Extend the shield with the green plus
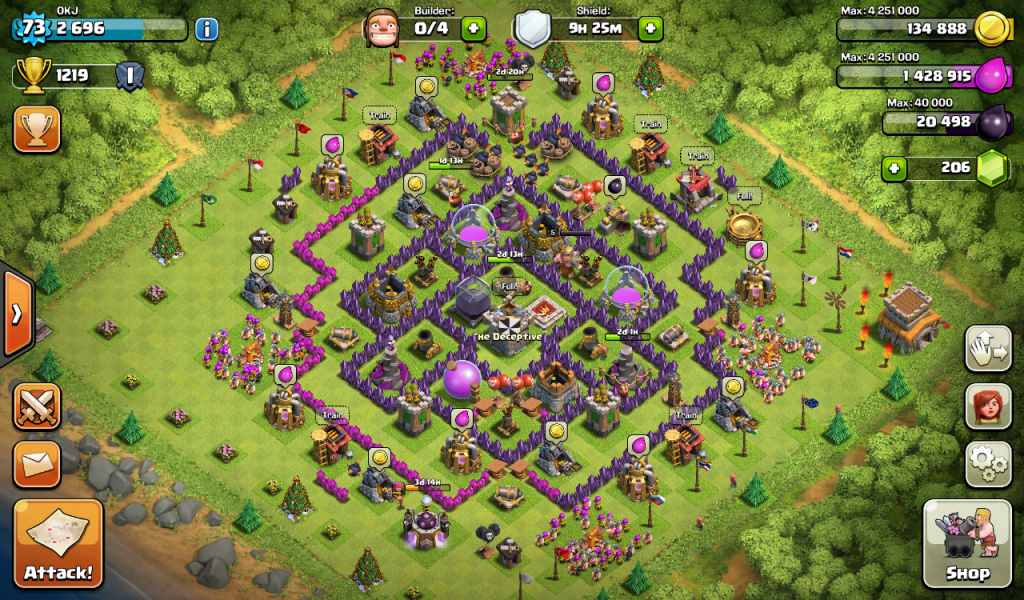 pyautogui.click(x=650, y=28)
